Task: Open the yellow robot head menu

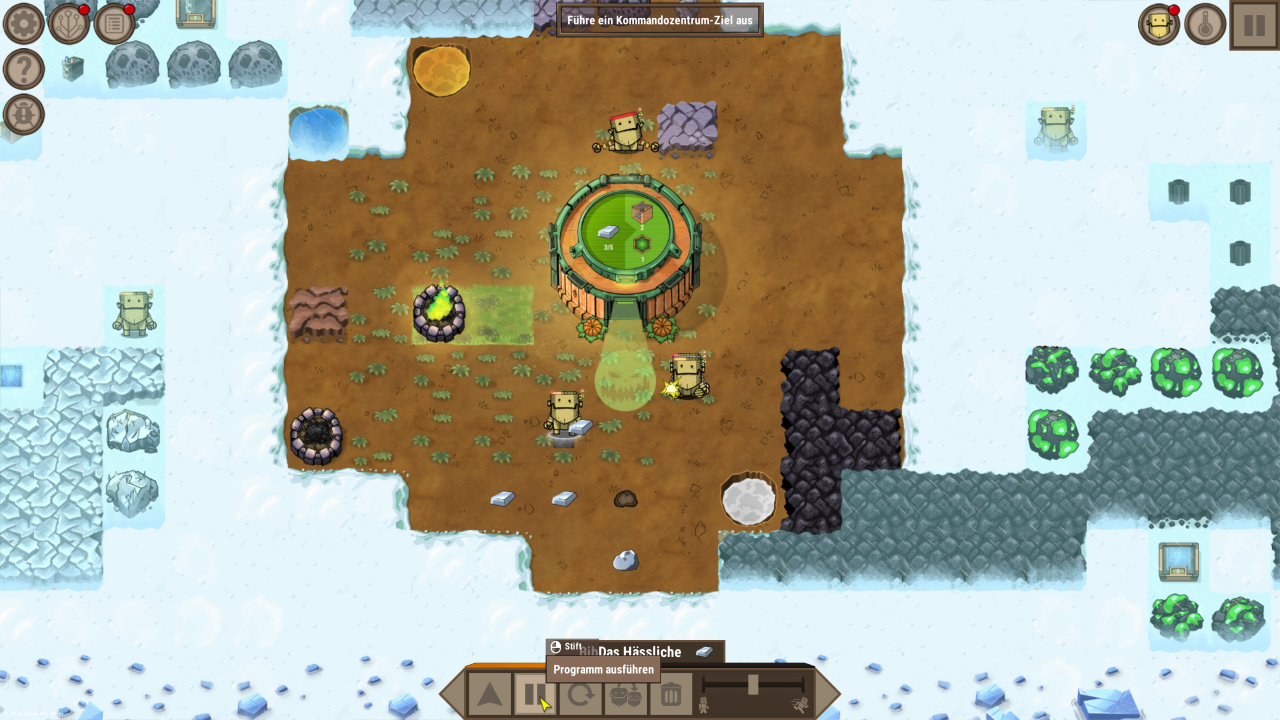Action: coord(1160,24)
